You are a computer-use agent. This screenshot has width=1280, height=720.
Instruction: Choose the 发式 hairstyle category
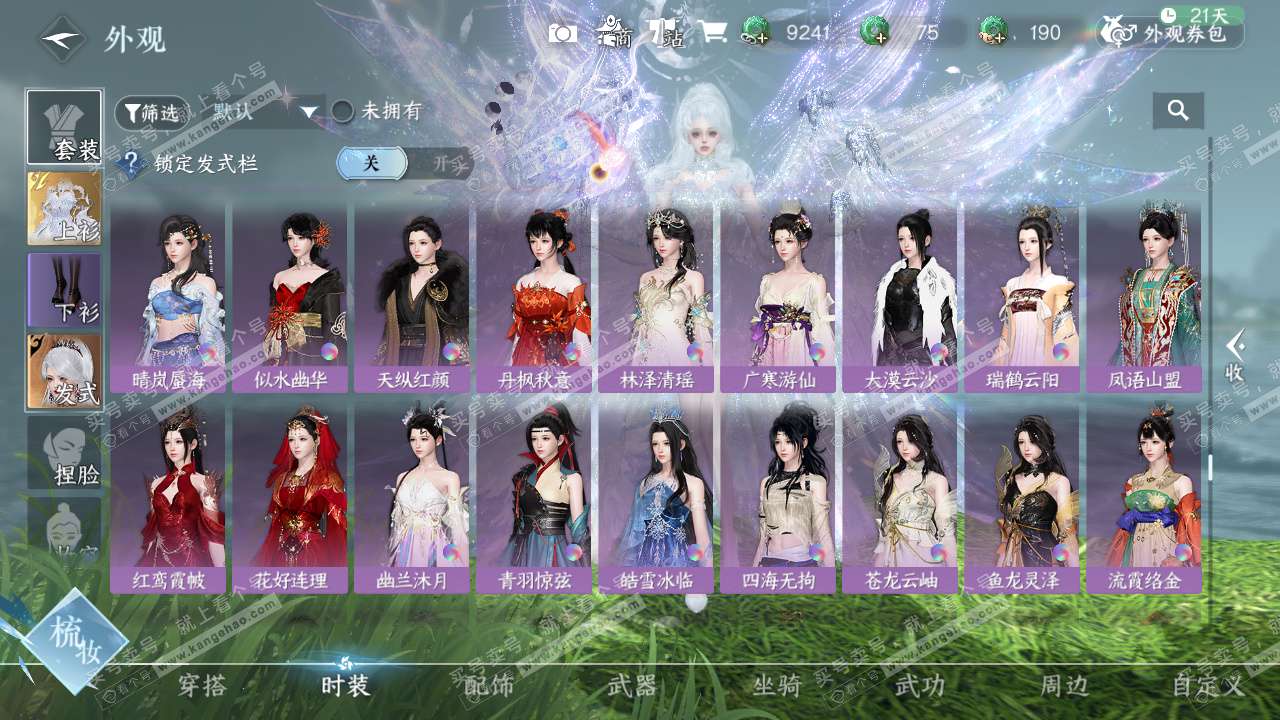click(x=65, y=371)
